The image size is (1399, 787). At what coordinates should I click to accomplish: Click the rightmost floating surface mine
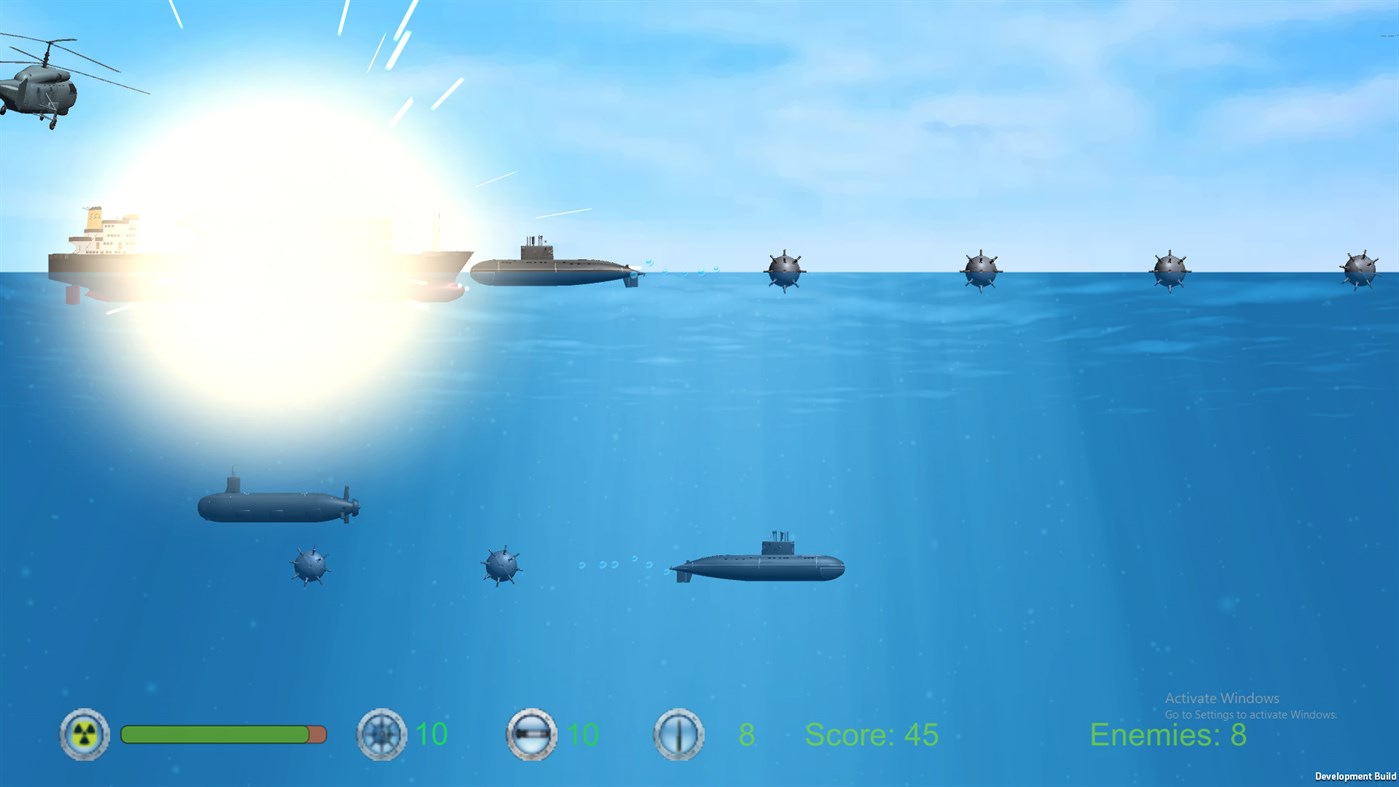tap(1360, 267)
